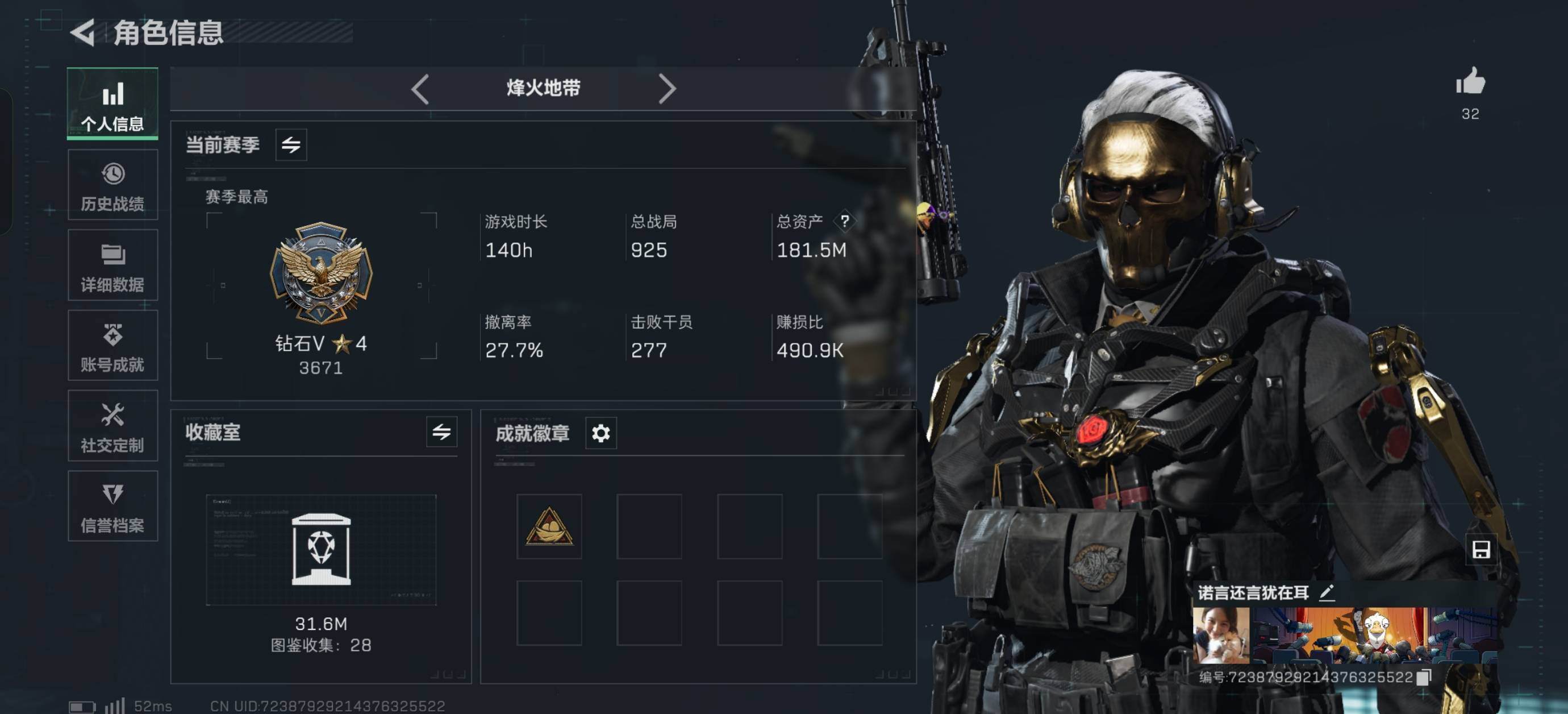Image resolution: width=1568 pixels, height=714 pixels.
Task: Go back from the 角色信息 screen
Action: (x=84, y=32)
